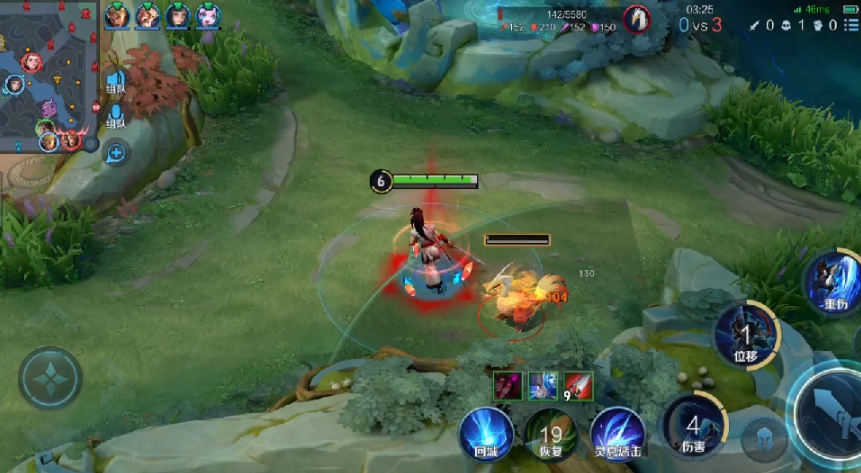Click the bird monster portrait at top

(x=636, y=18)
